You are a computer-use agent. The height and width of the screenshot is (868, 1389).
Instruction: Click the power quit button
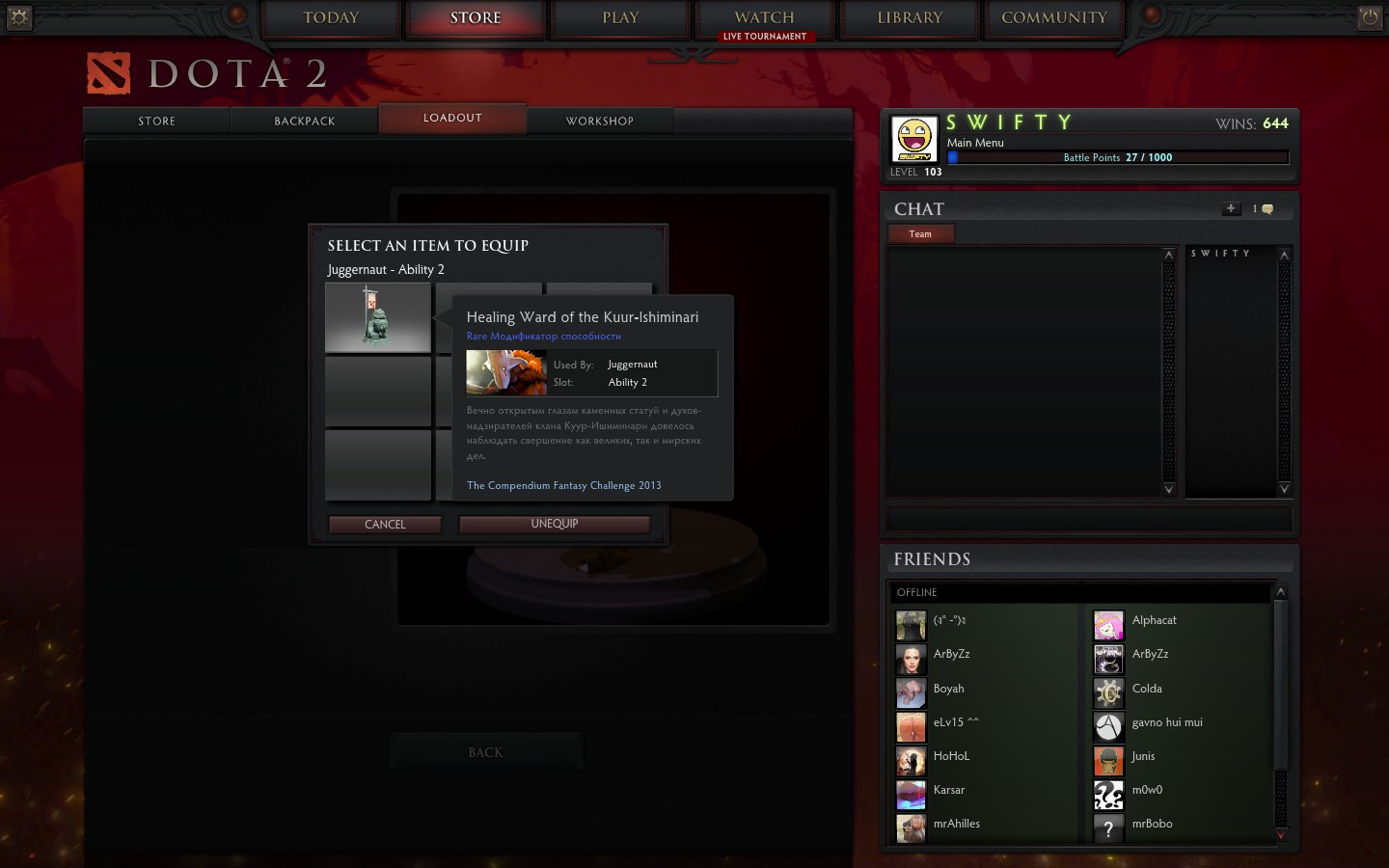click(1370, 16)
